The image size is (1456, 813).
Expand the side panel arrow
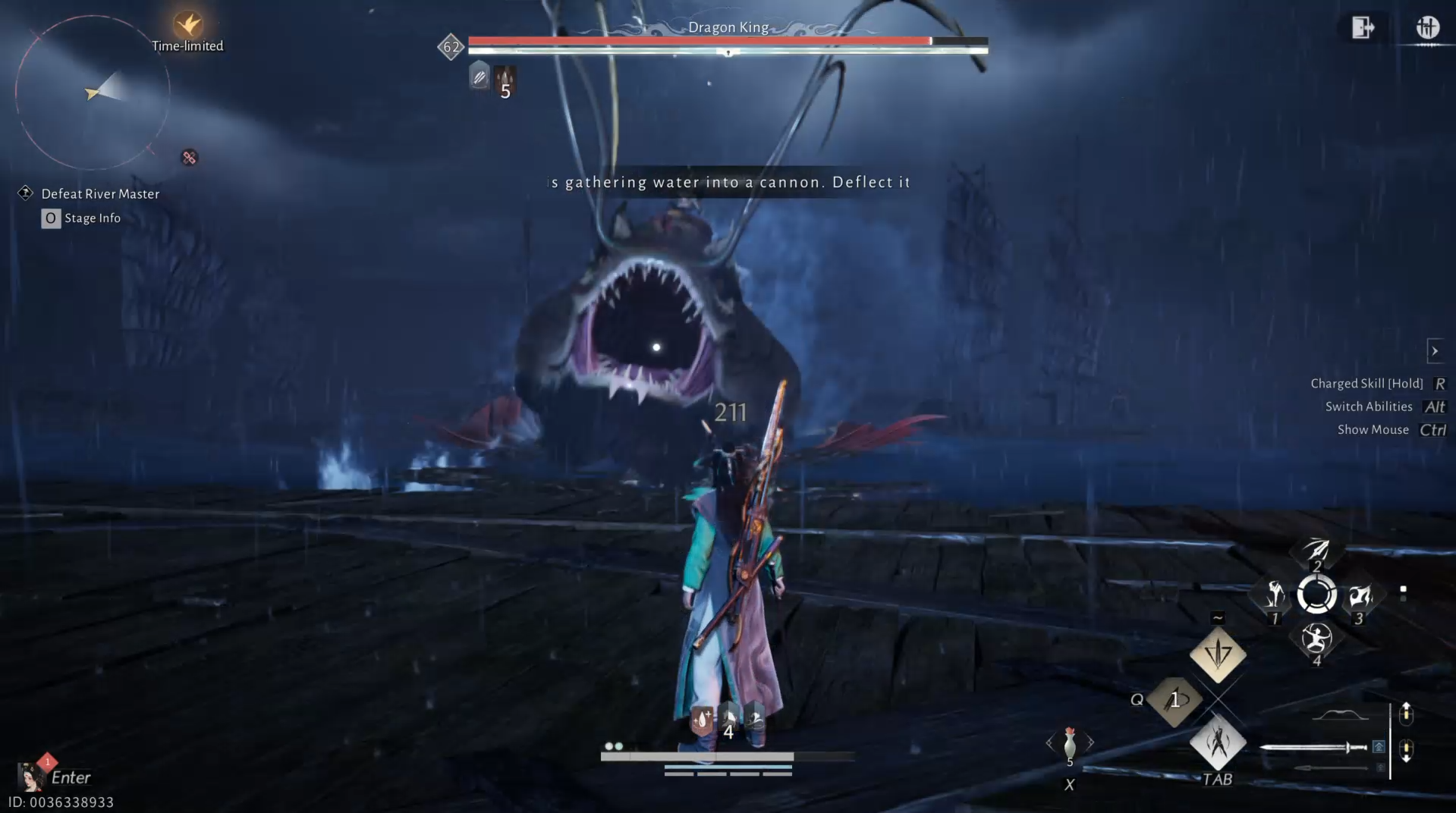(1434, 351)
